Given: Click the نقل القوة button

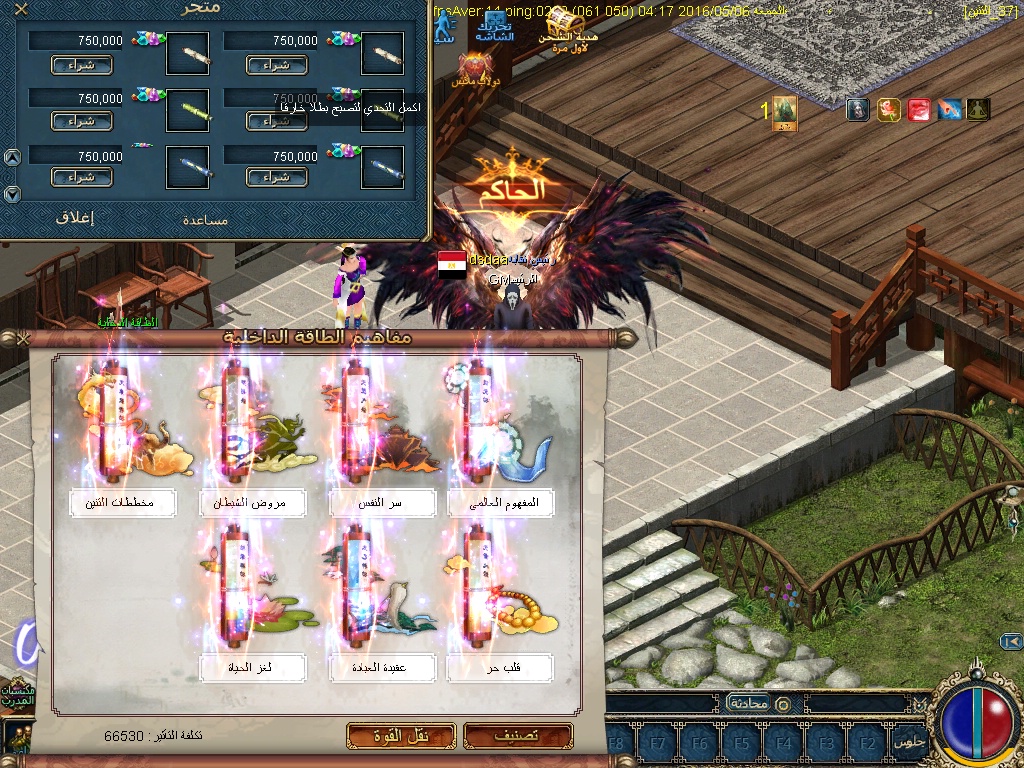Looking at the screenshot, I should tap(401, 736).
